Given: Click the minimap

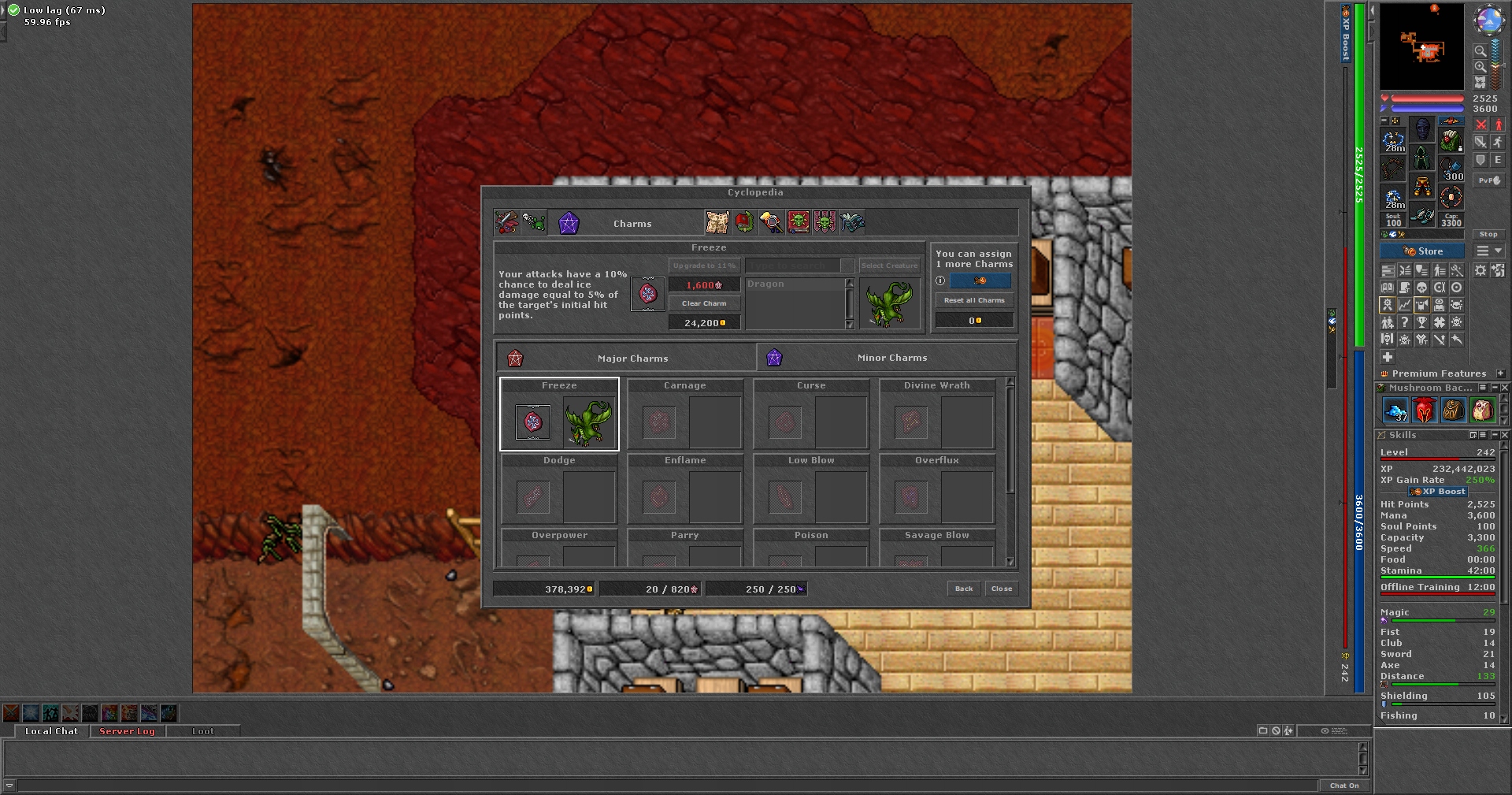Looking at the screenshot, I should tap(1421, 46).
